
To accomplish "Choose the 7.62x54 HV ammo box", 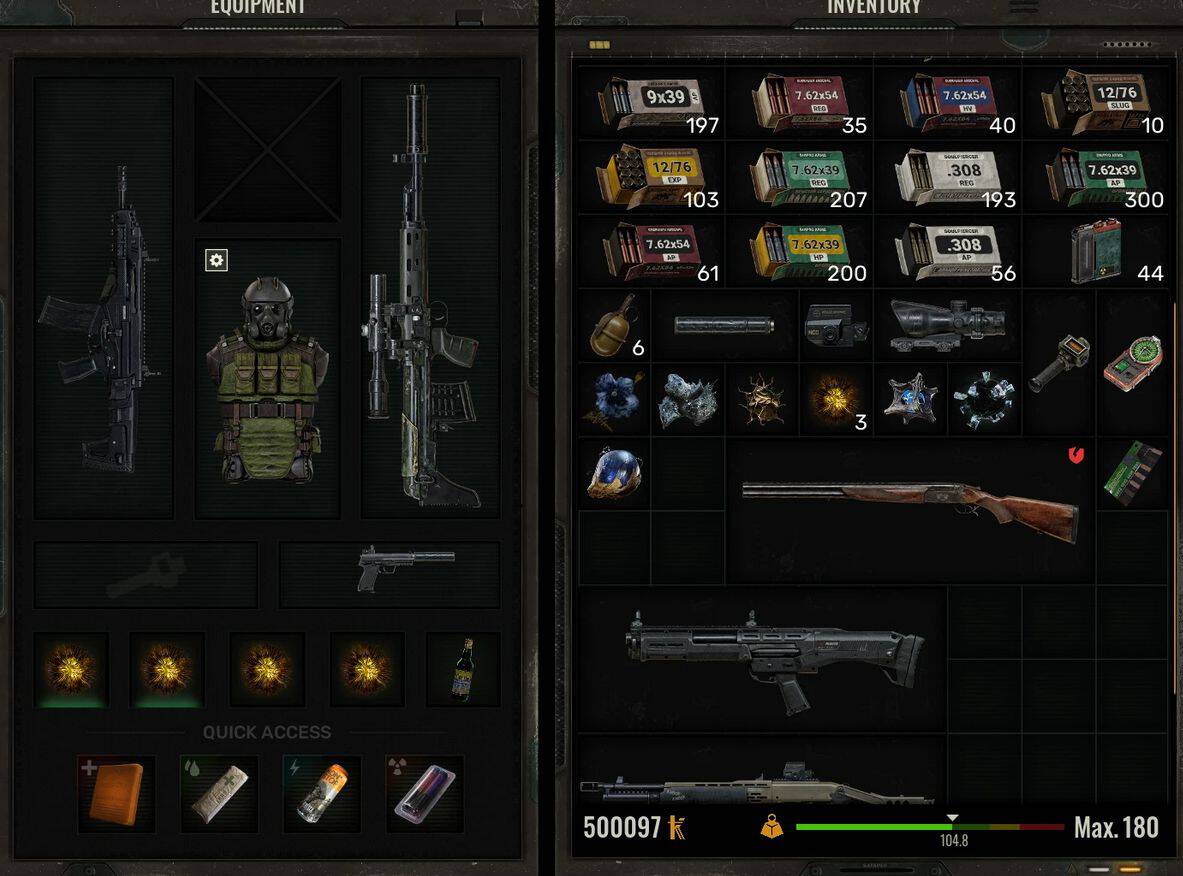I will (947, 103).
